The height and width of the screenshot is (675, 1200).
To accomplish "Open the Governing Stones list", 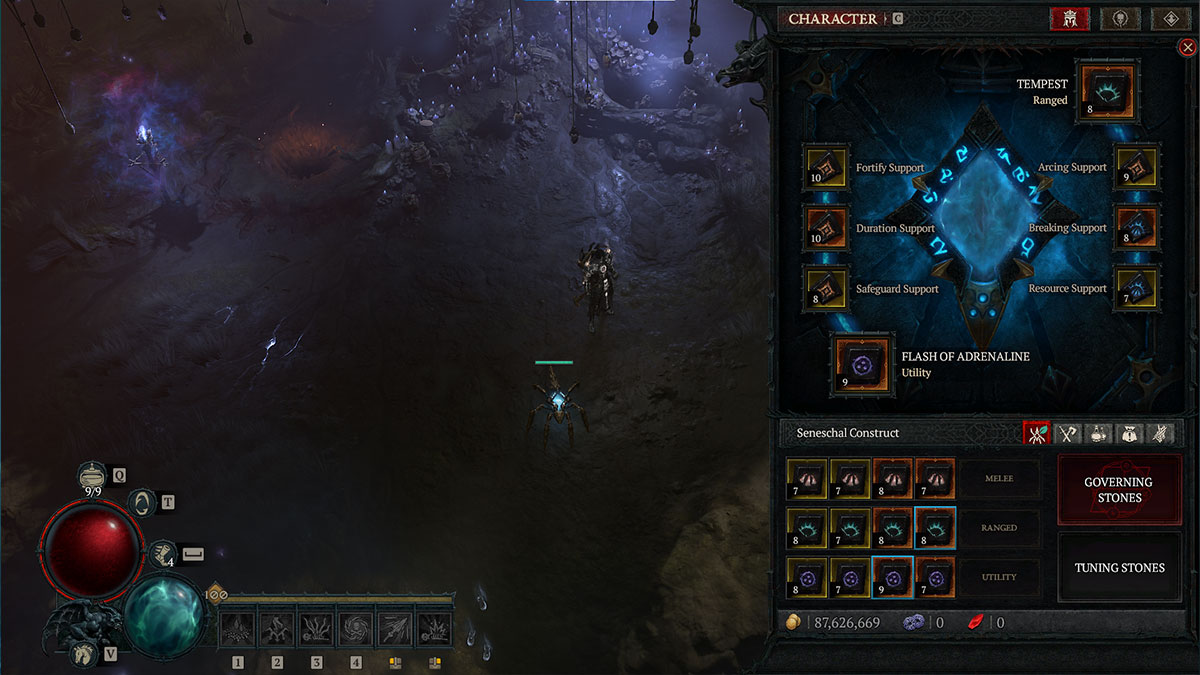I will (1119, 490).
